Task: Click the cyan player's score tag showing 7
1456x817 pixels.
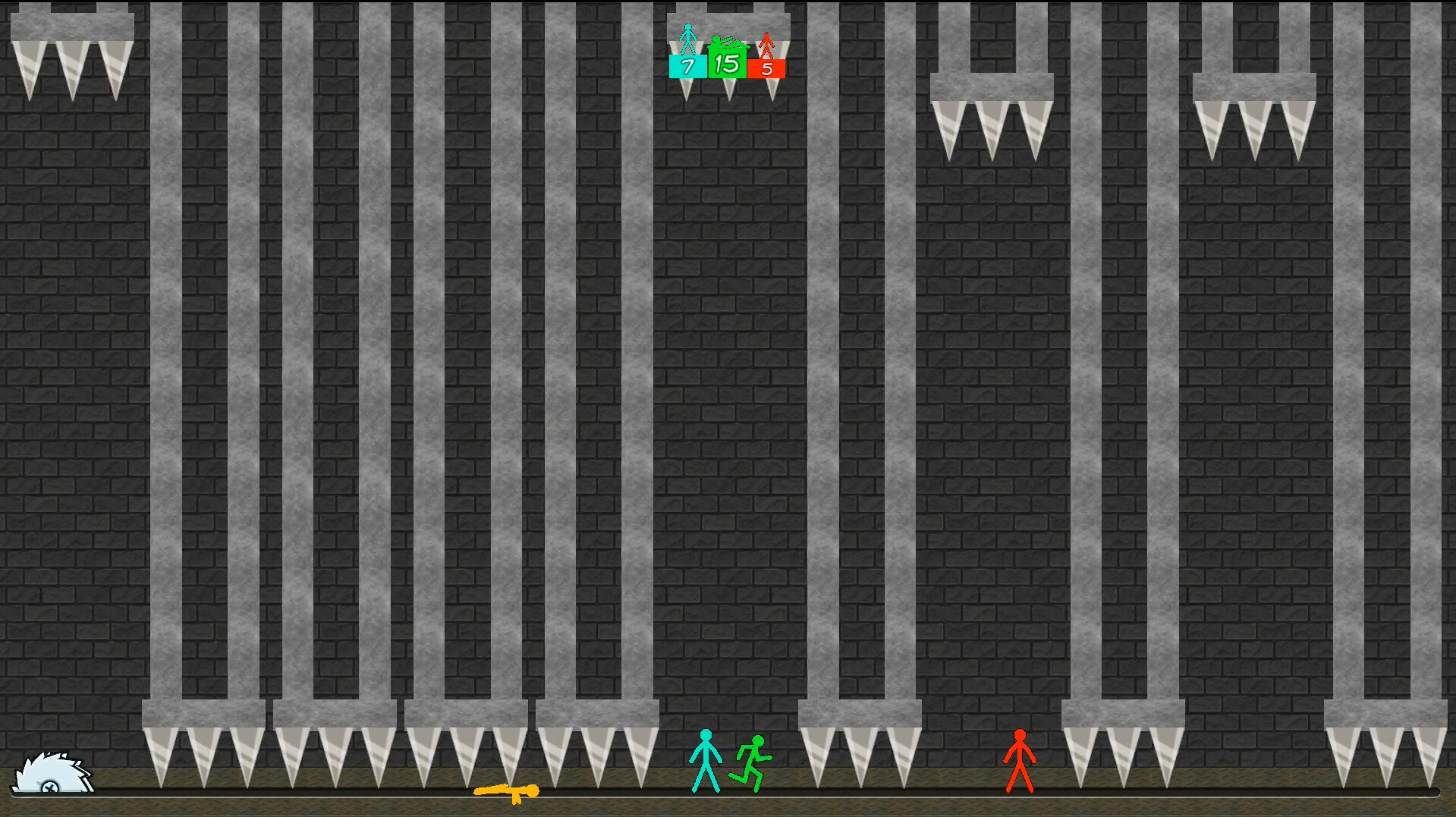Action: coord(687,67)
